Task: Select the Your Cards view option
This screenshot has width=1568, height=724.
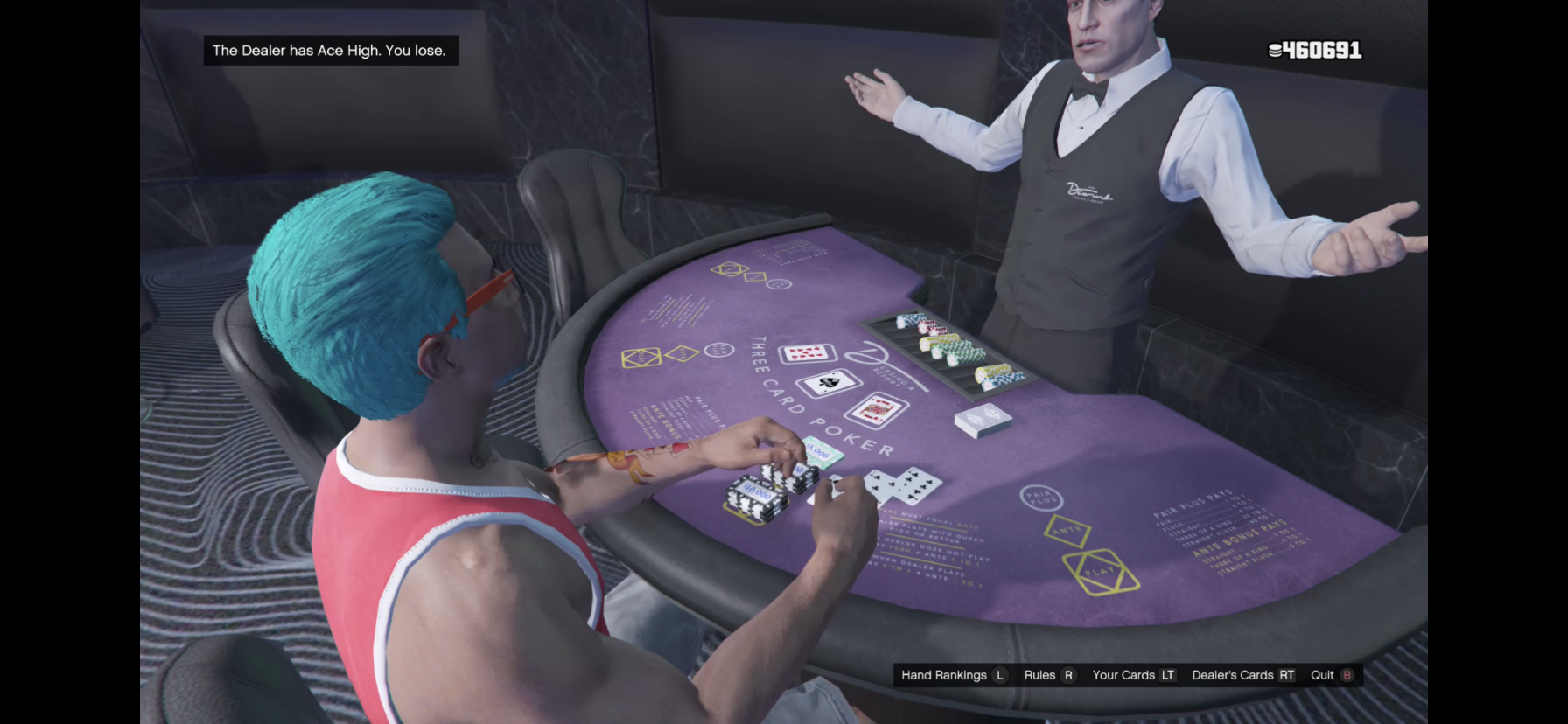Action: click(x=1133, y=675)
